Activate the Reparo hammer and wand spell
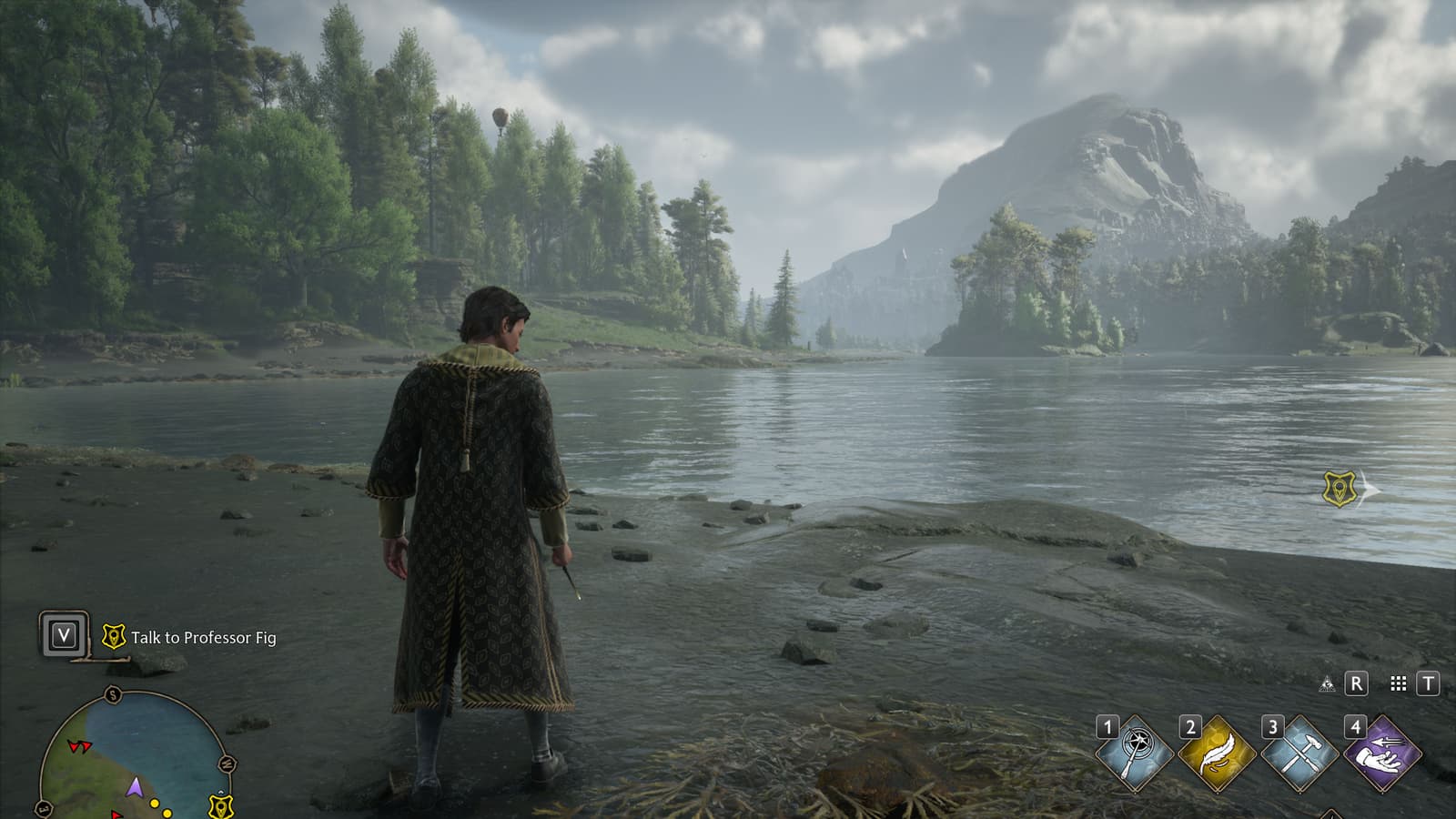This screenshot has width=1456, height=819. pos(1299,754)
